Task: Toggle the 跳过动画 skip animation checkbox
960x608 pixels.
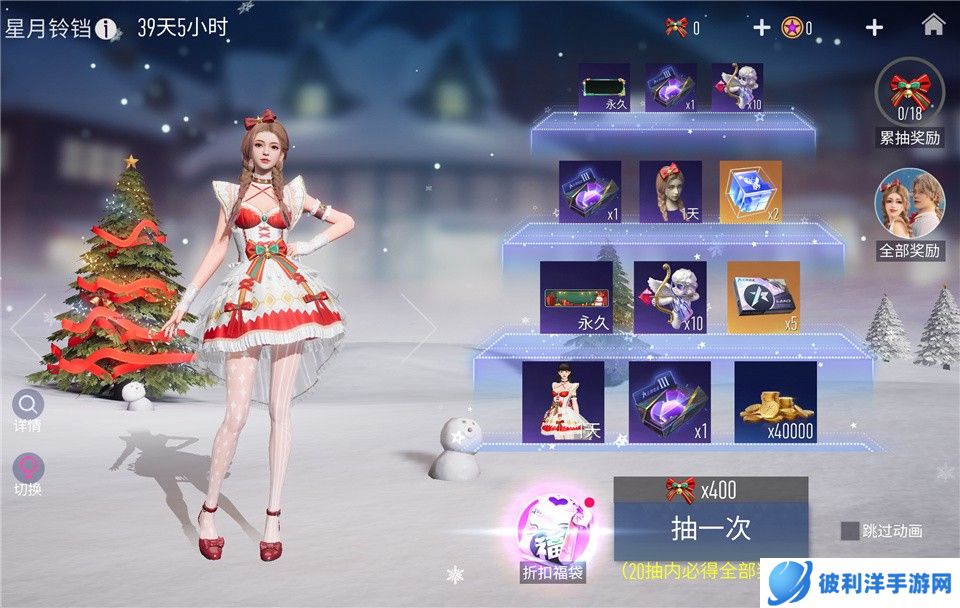Action: point(850,531)
